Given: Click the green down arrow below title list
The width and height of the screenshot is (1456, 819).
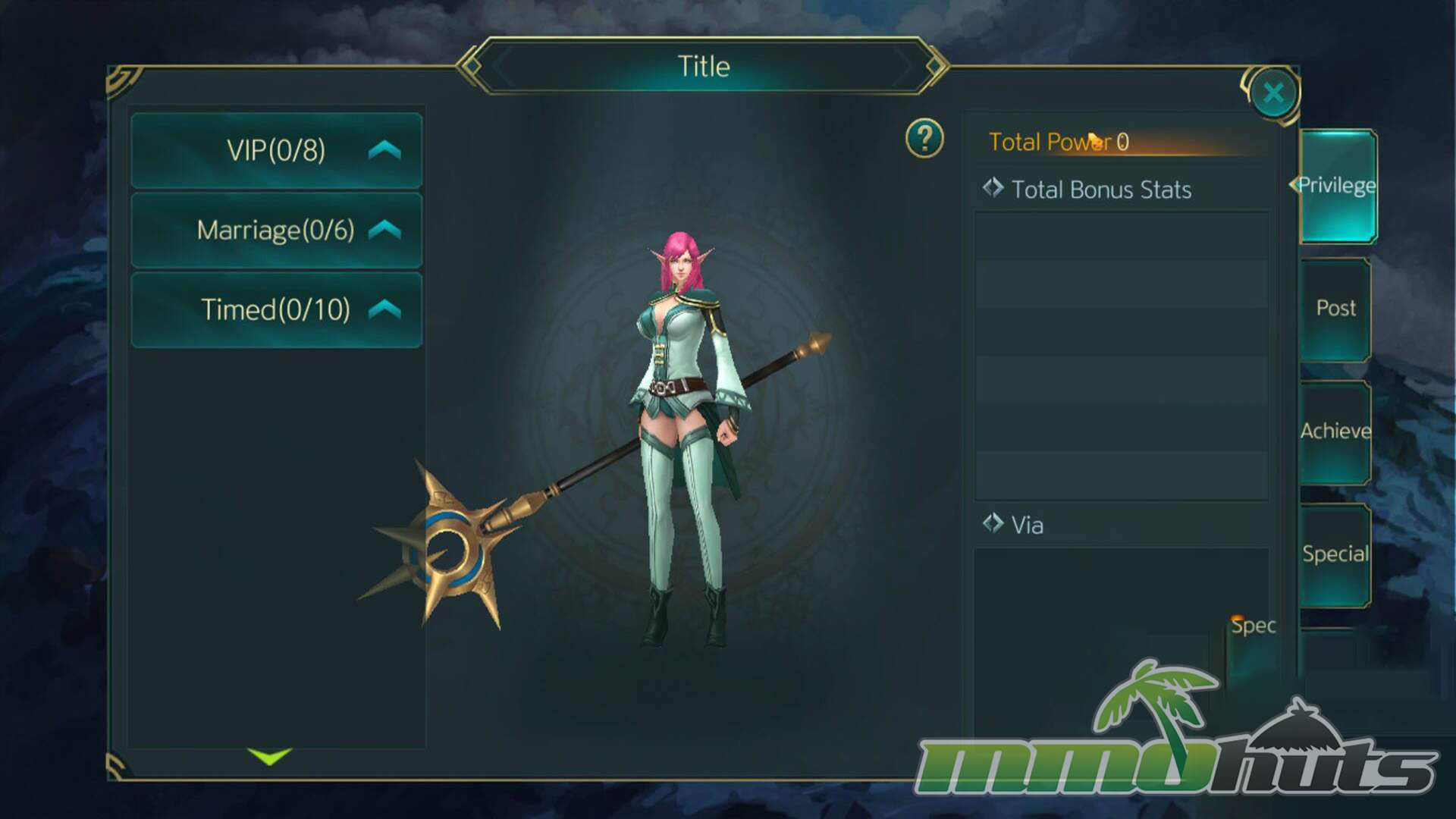Looking at the screenshot, I should (269, 755).
